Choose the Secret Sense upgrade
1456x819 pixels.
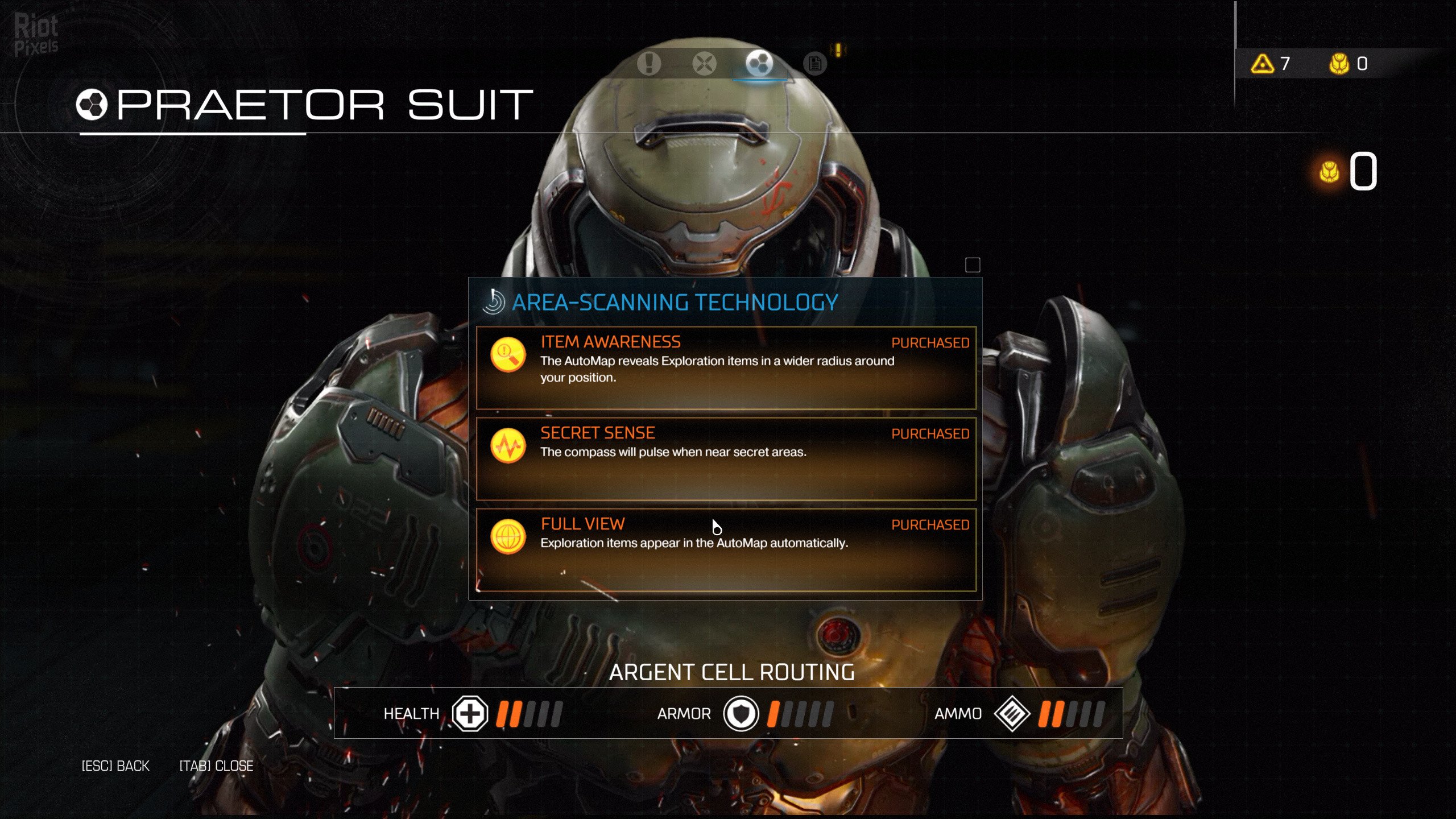[726, 458]
